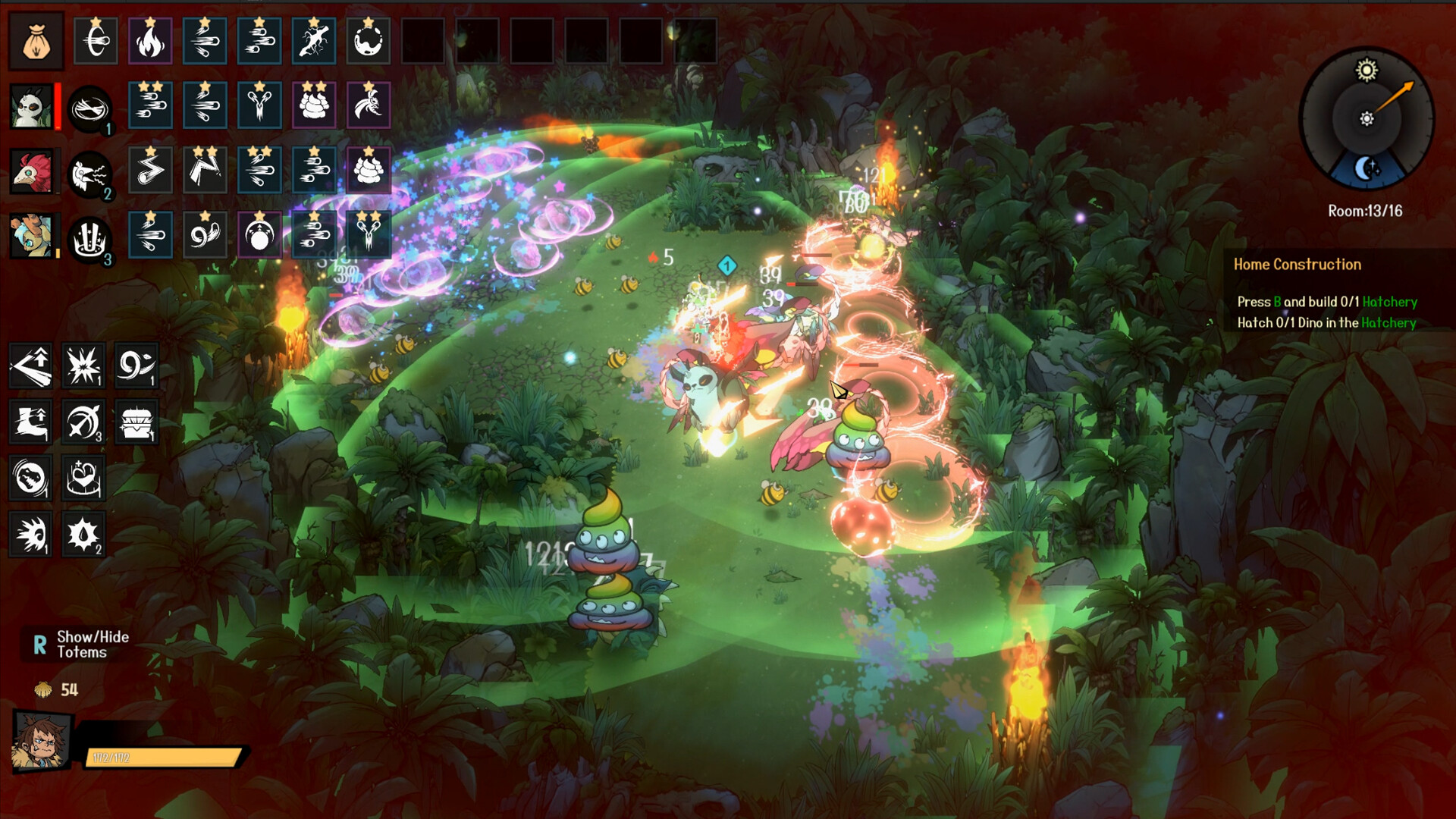
Task: Select the explosion buff icon
Action: pos(83,366)
